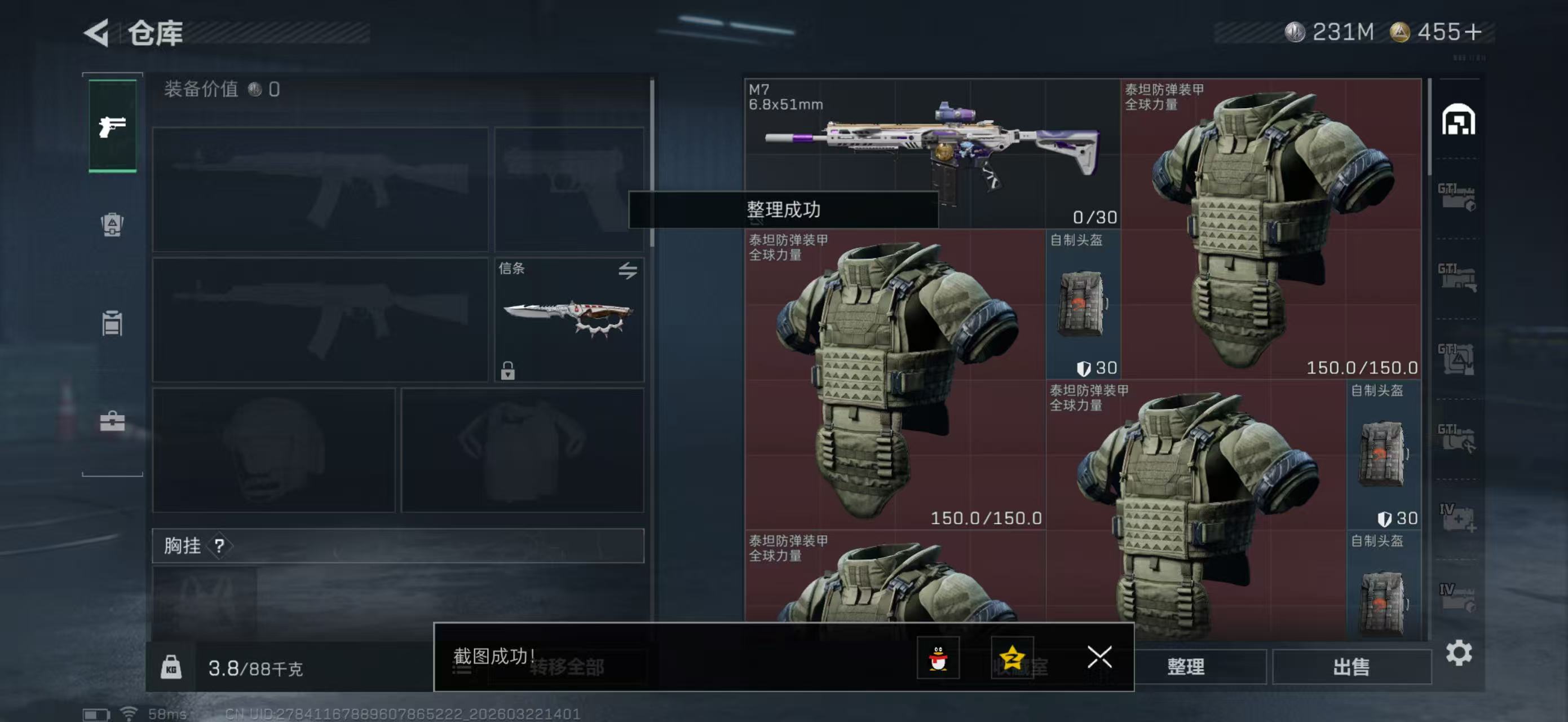Click the gold triangle coin 455+ balance
This screenshot has height=722, width=1568.
click(1437, 32)
